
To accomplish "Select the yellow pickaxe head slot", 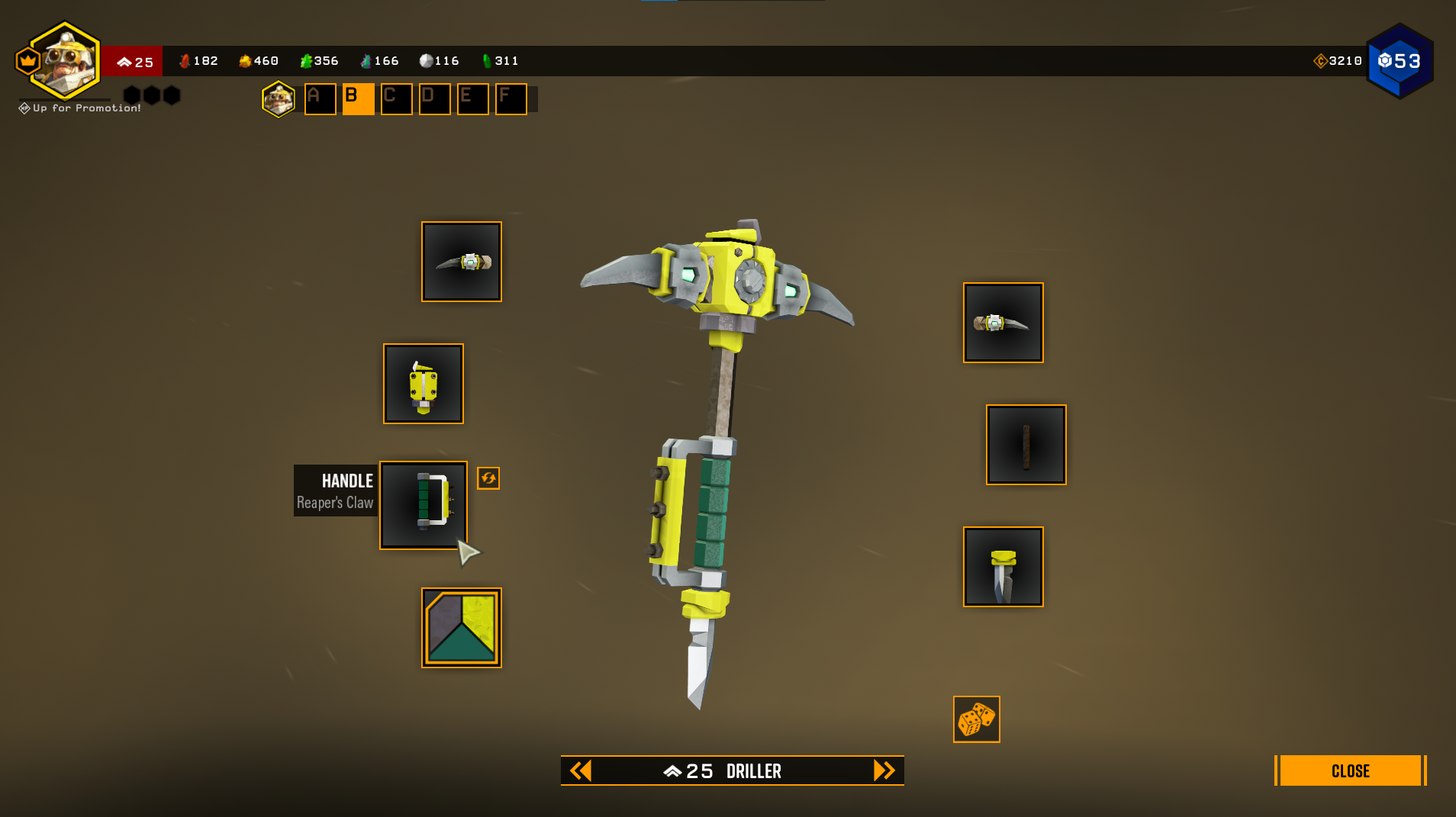I will coord(424,384).
